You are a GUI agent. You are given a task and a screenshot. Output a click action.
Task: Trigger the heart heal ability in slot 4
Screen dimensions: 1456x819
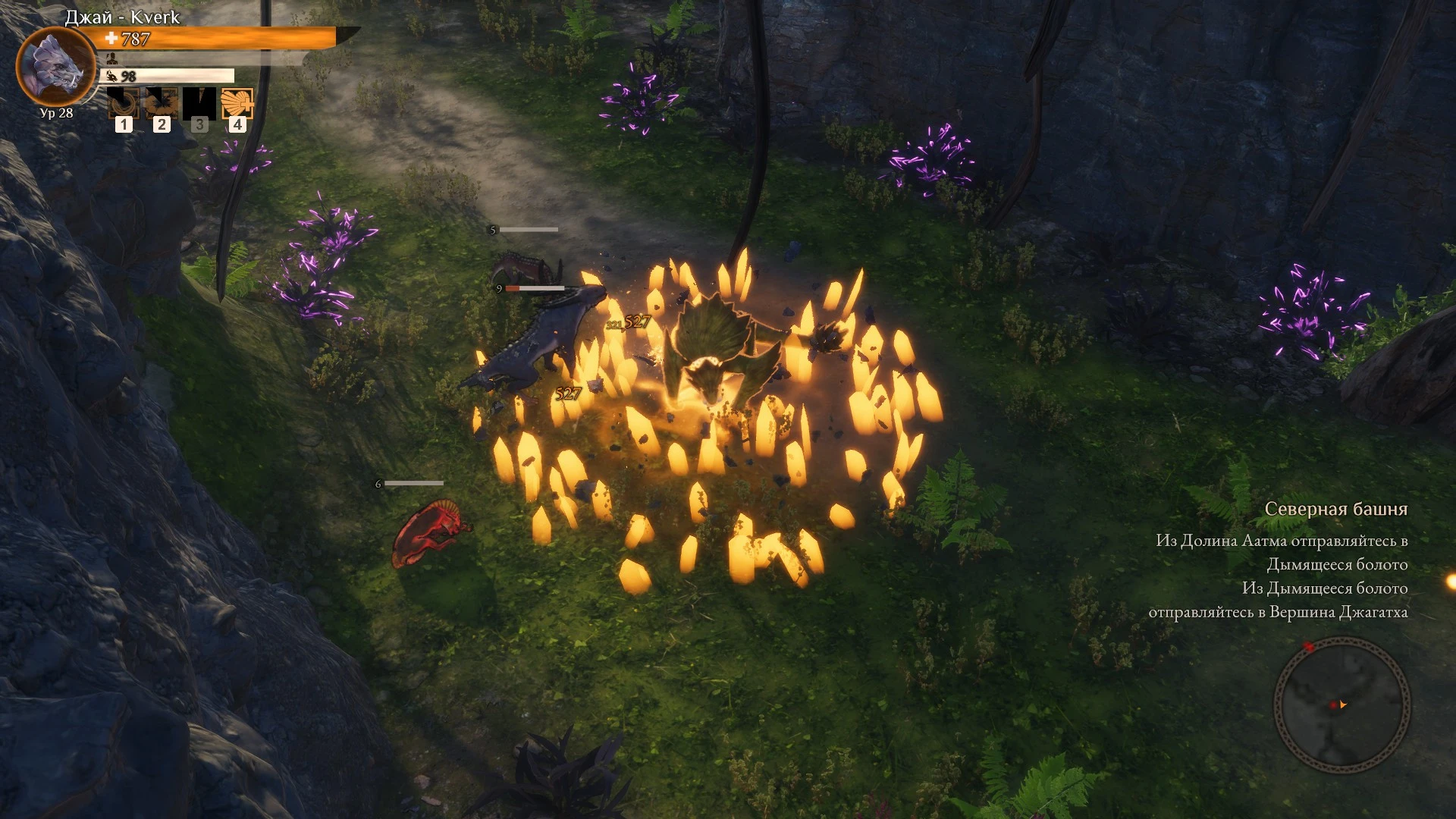click(x=237, y=104)
